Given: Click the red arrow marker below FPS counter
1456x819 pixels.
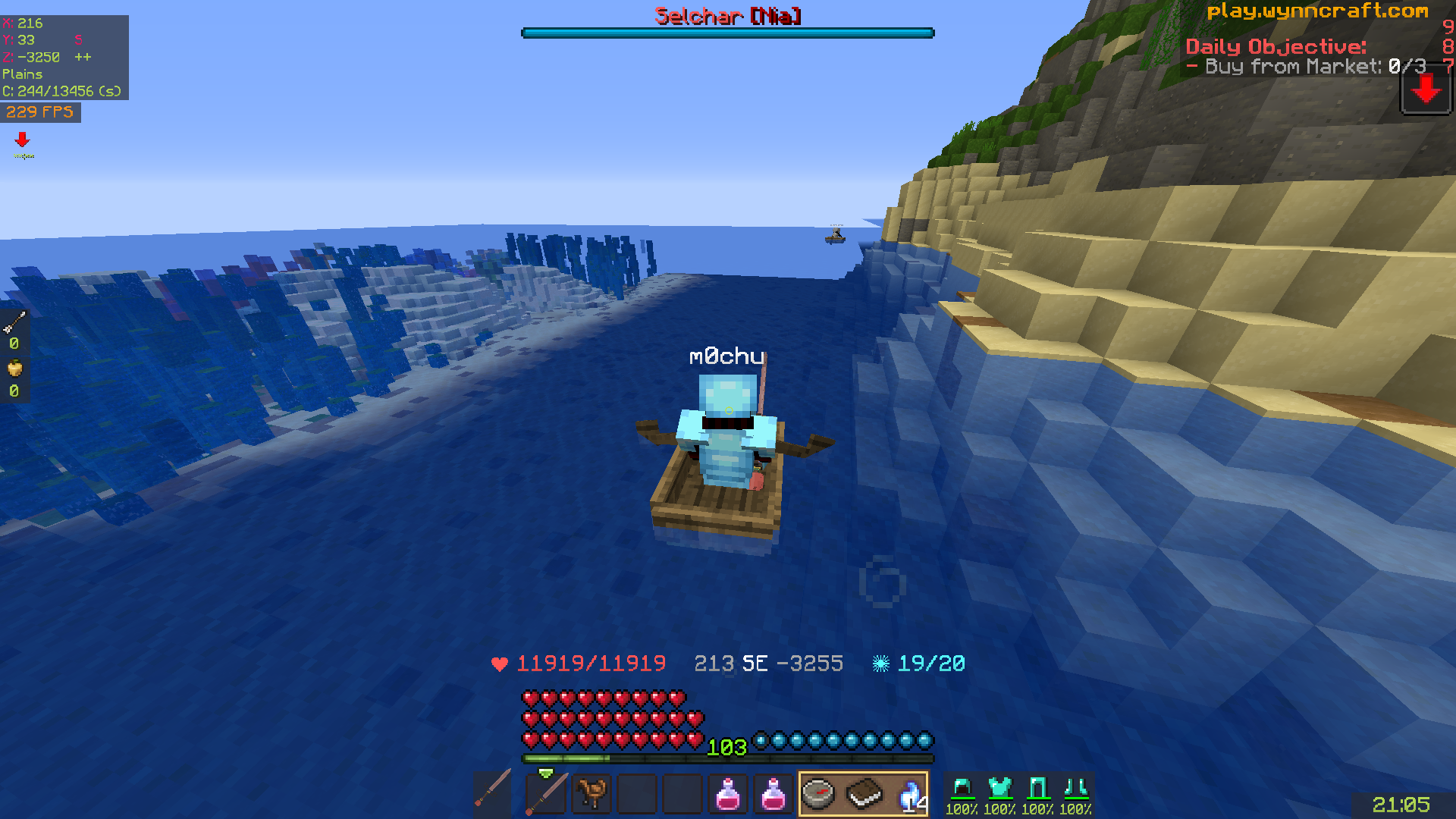Looking at the screenshot, I should 22,140.
